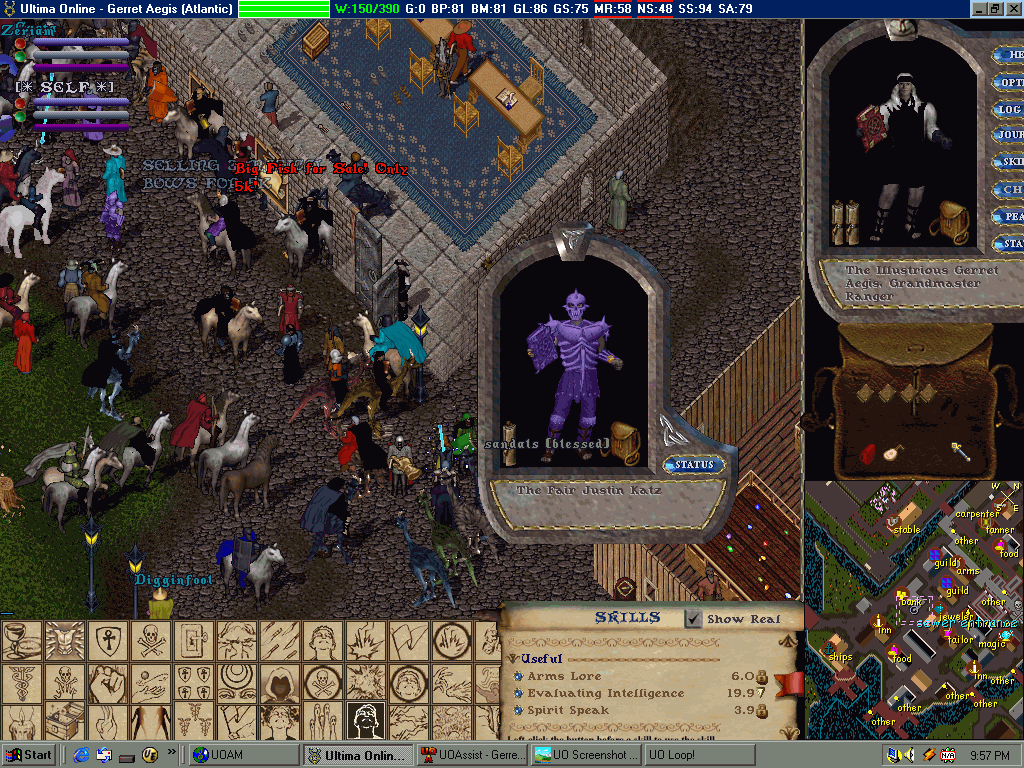Open the Windows Start menu
1024x768 pixels.
click(30, 755)
